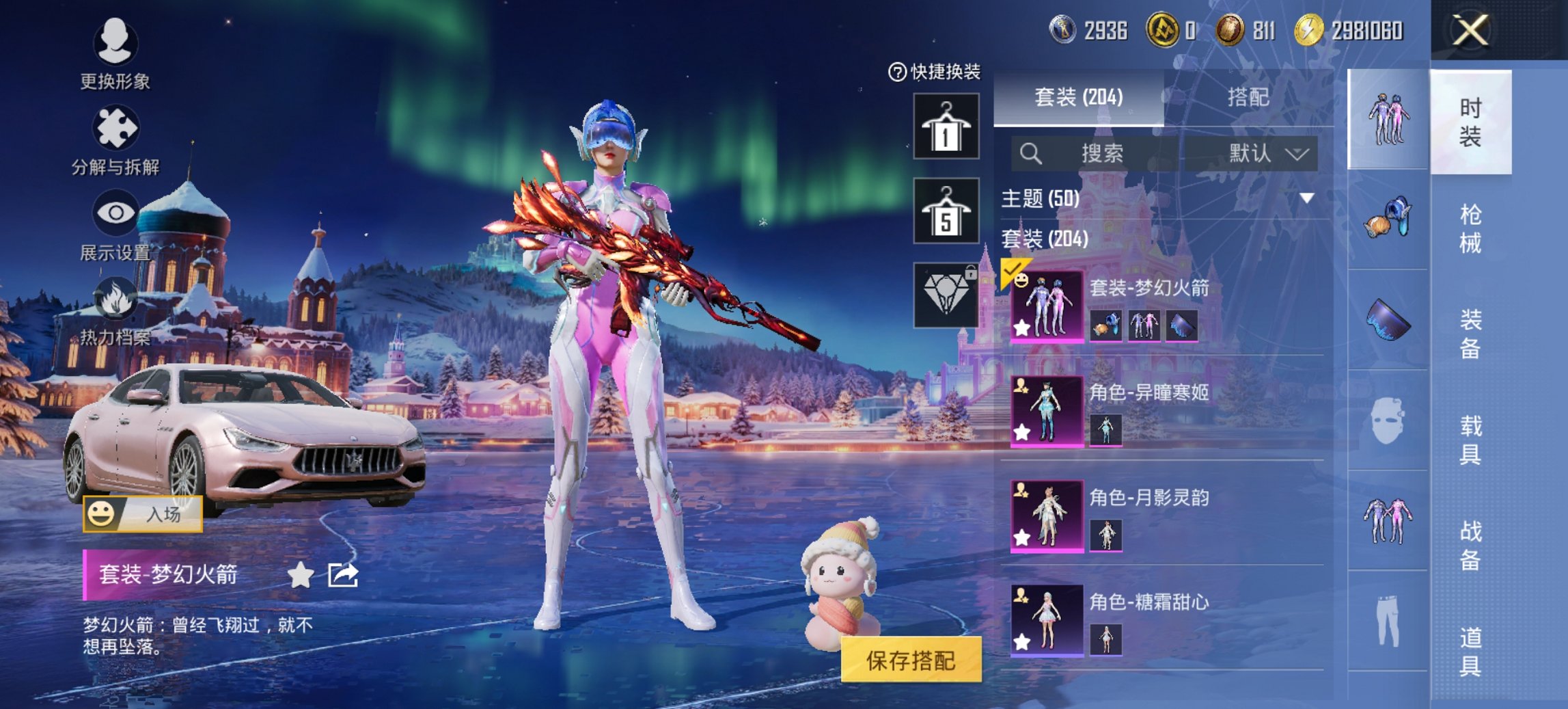Select quick outfit slot 1 hanger icon
The image size is (1568, 709).
pyautogui.click(x=946, y=129)
